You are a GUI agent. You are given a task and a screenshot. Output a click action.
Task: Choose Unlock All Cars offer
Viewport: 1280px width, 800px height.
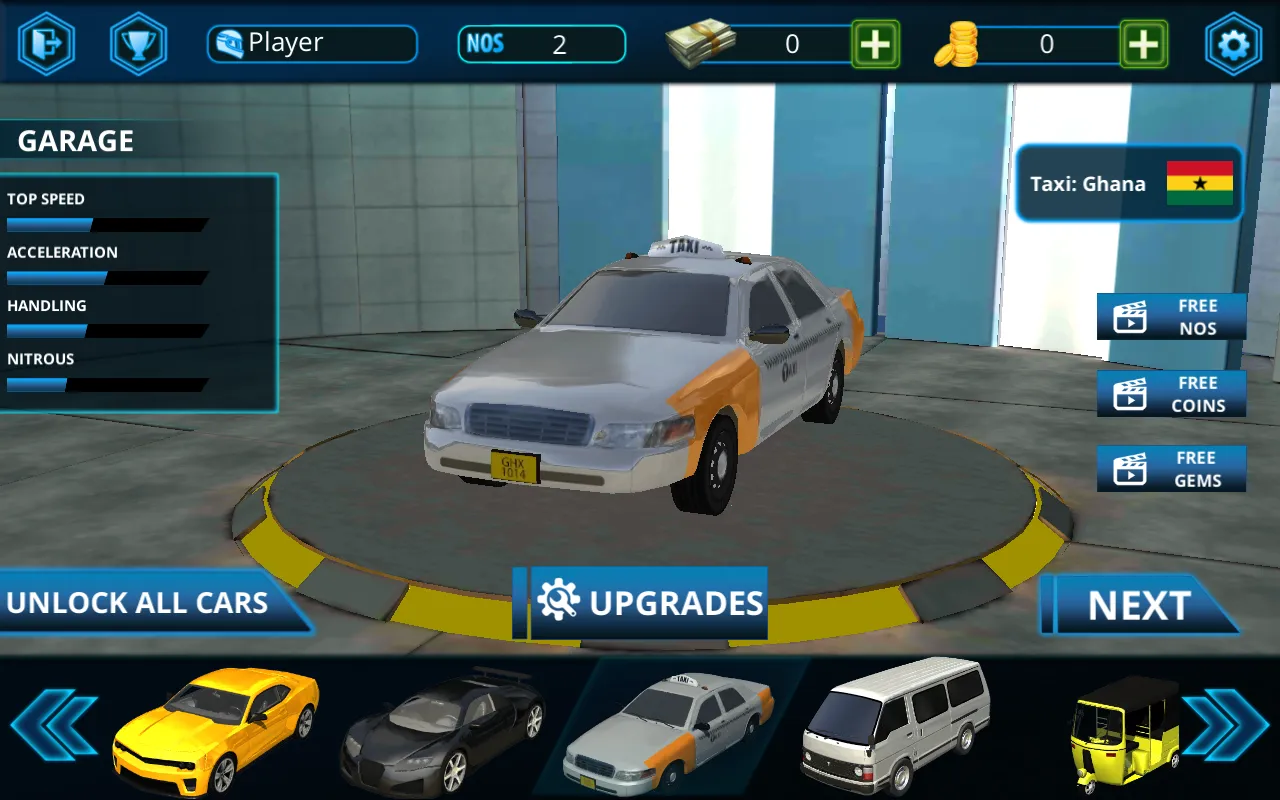tap(140, 603)
